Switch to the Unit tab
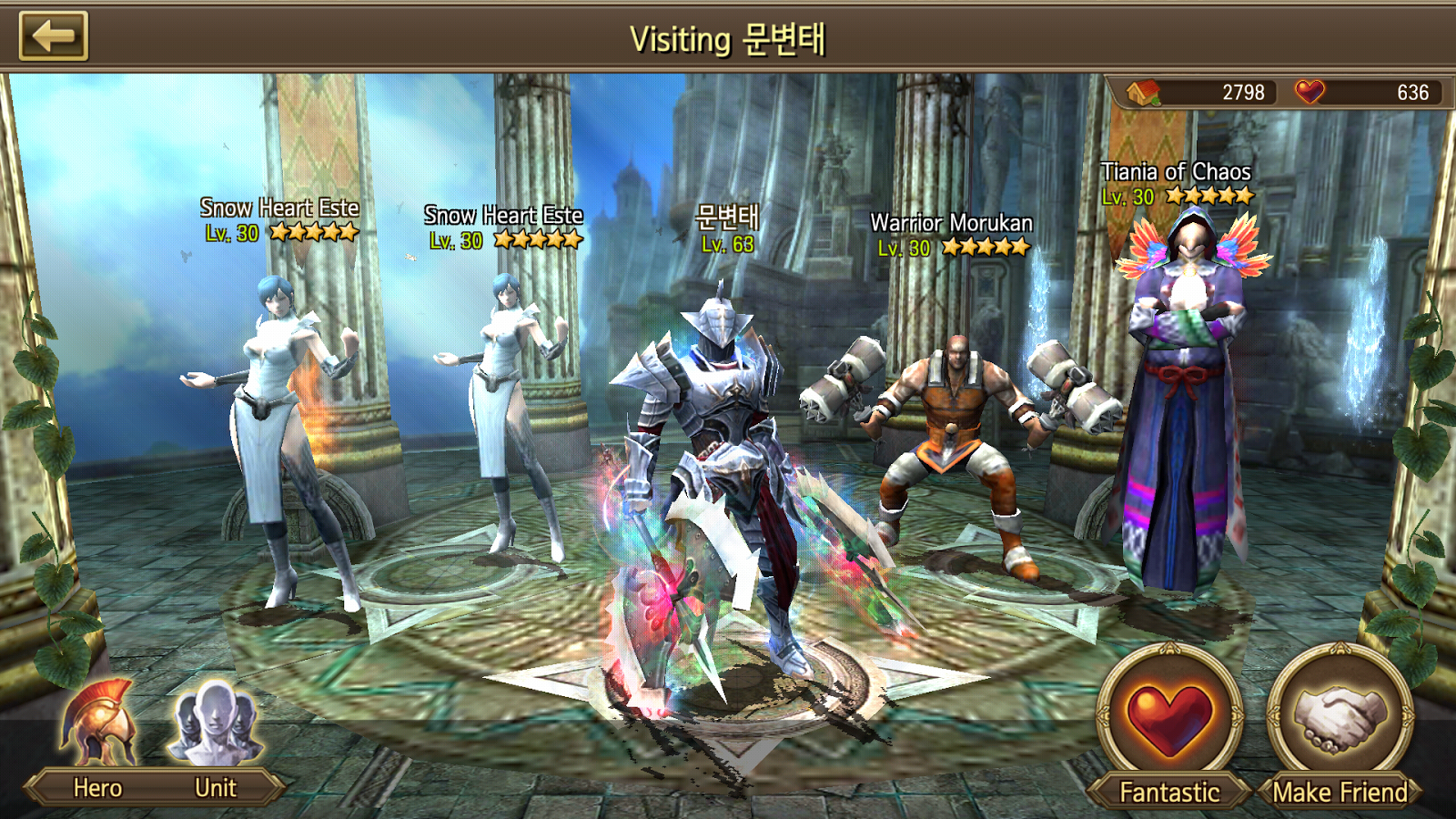Screen dimensions: 1456x819 [216, 788]
